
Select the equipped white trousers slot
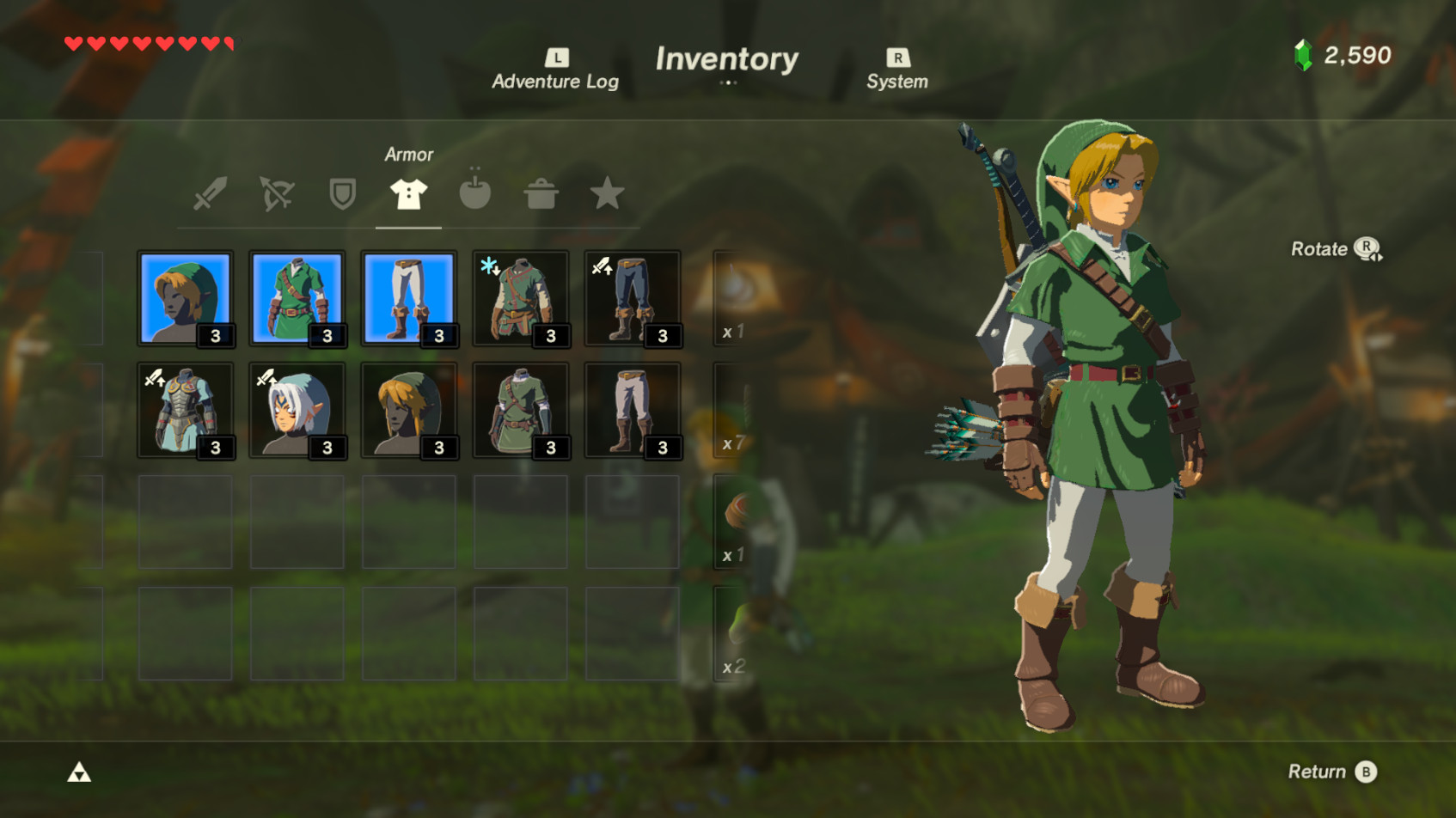(409, 298)
